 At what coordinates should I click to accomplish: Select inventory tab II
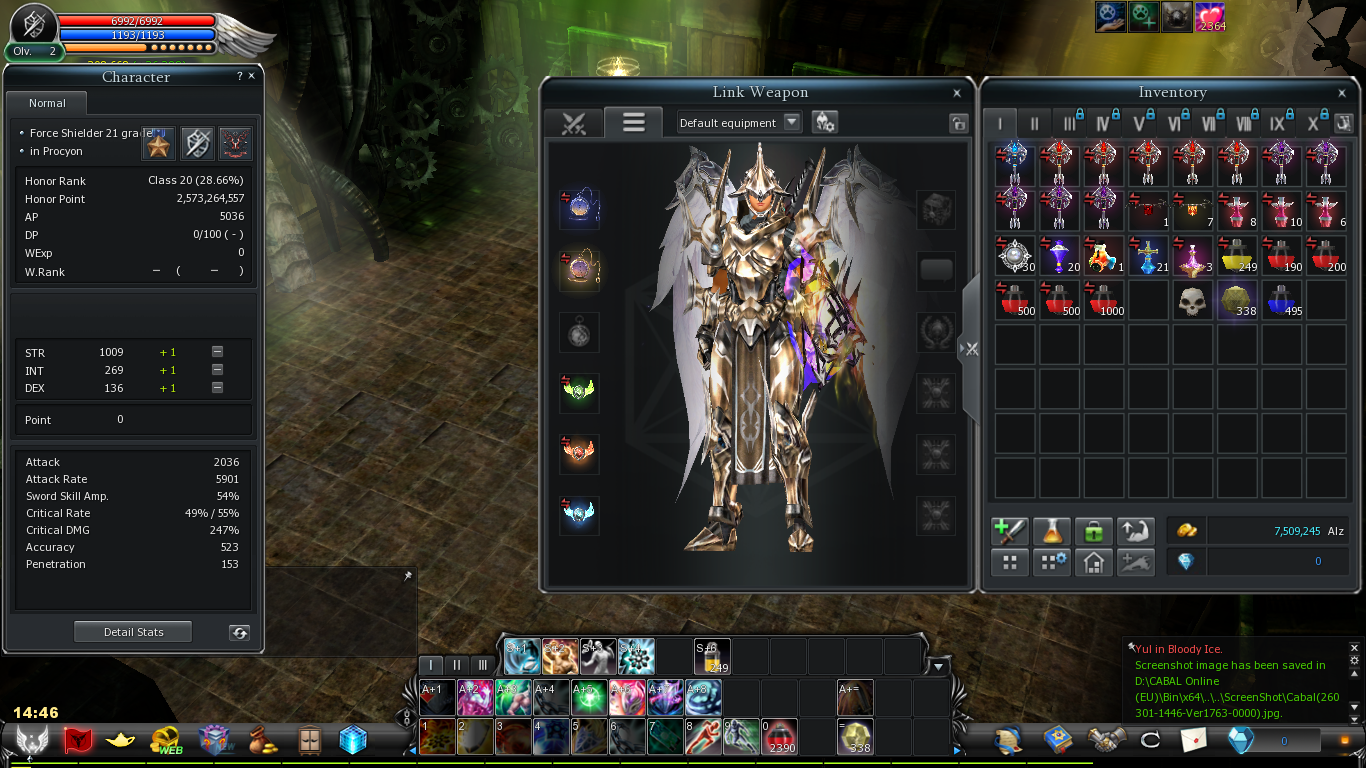[1034, 123]
